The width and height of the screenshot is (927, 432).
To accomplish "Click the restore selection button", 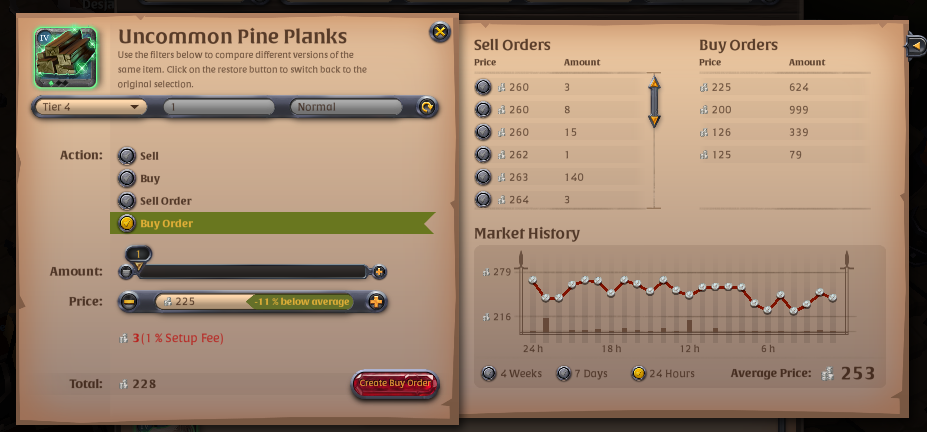I will [x=427, y=107].
